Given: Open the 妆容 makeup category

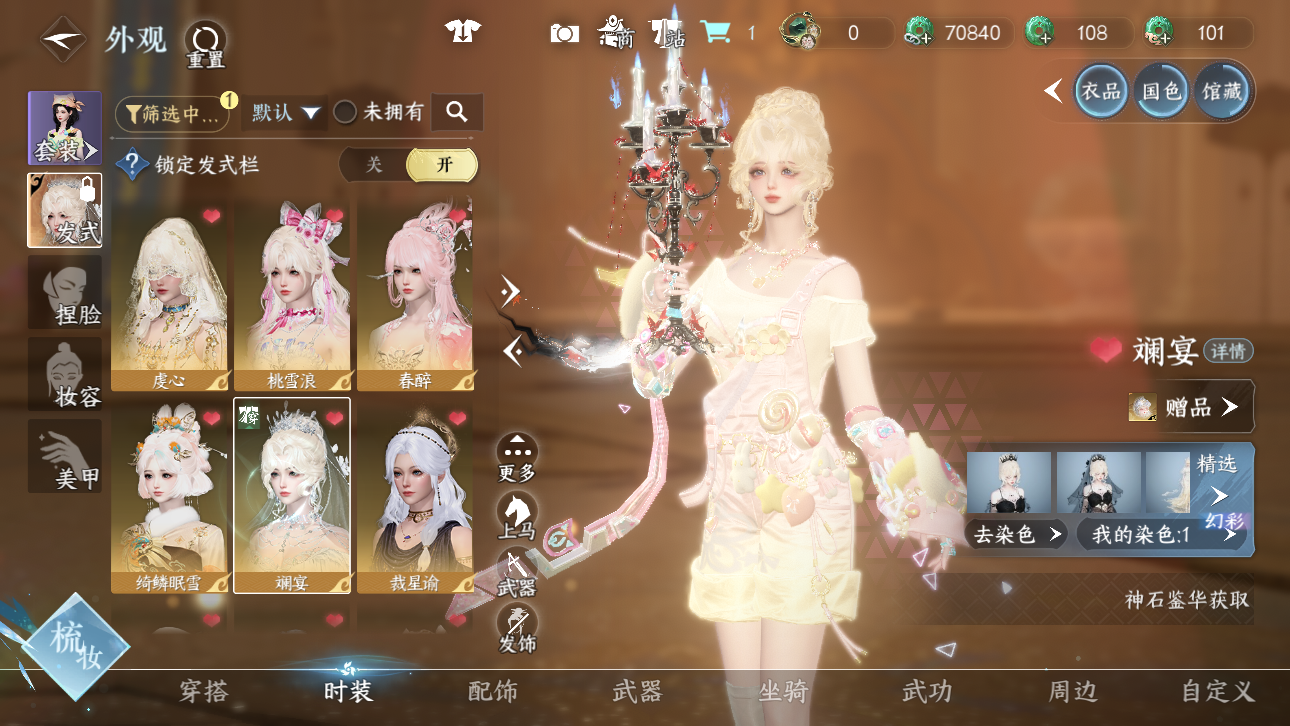Looking at the screenshot, I should tap(65, 374).
